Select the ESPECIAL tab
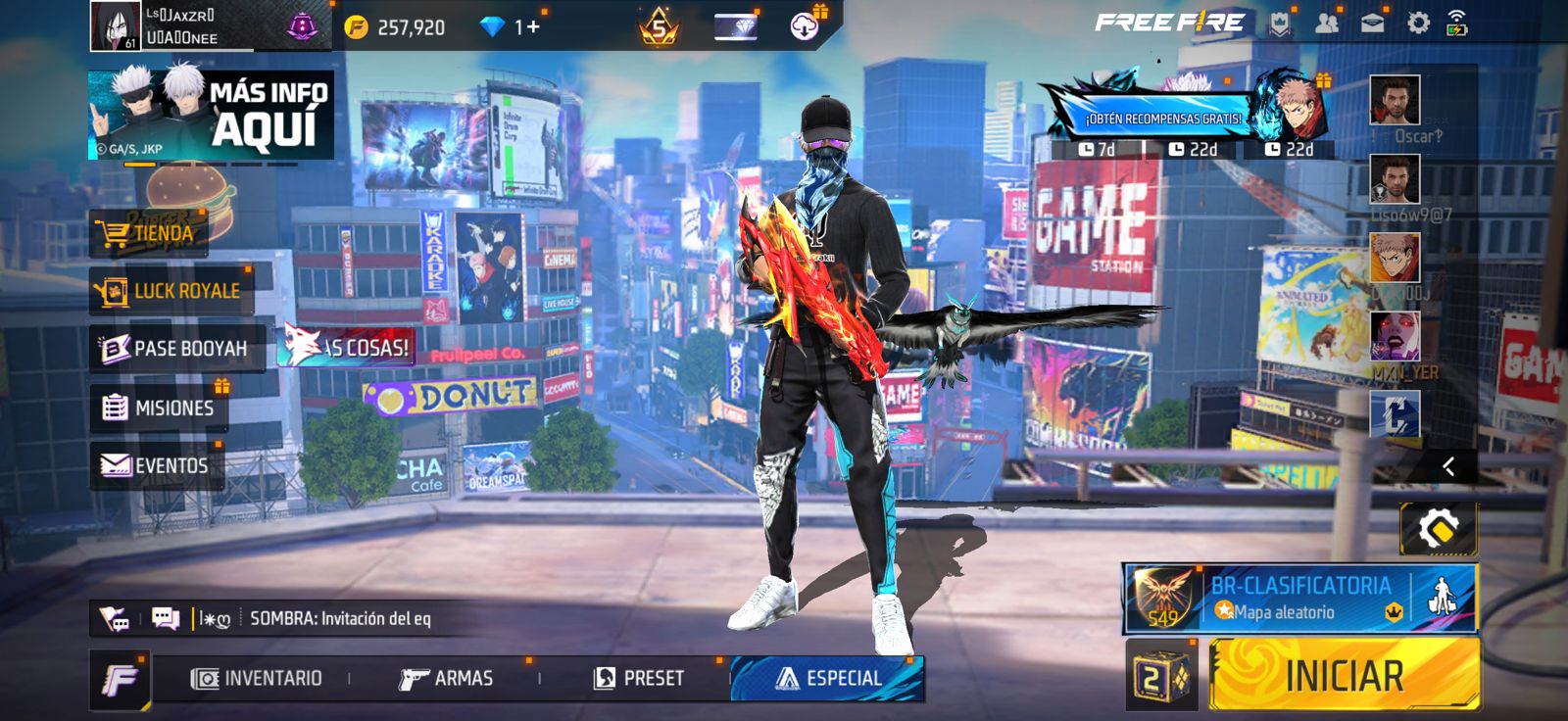Image resolution: width=1568 pixels, height=721 pixels. pyautogui.click(x=828, y=678)
